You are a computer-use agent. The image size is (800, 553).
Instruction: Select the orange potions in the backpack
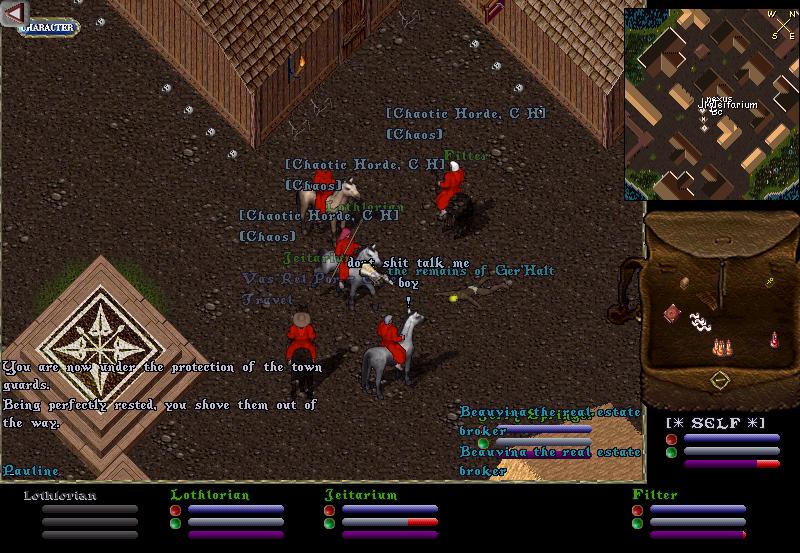click(x=720, y=347)
